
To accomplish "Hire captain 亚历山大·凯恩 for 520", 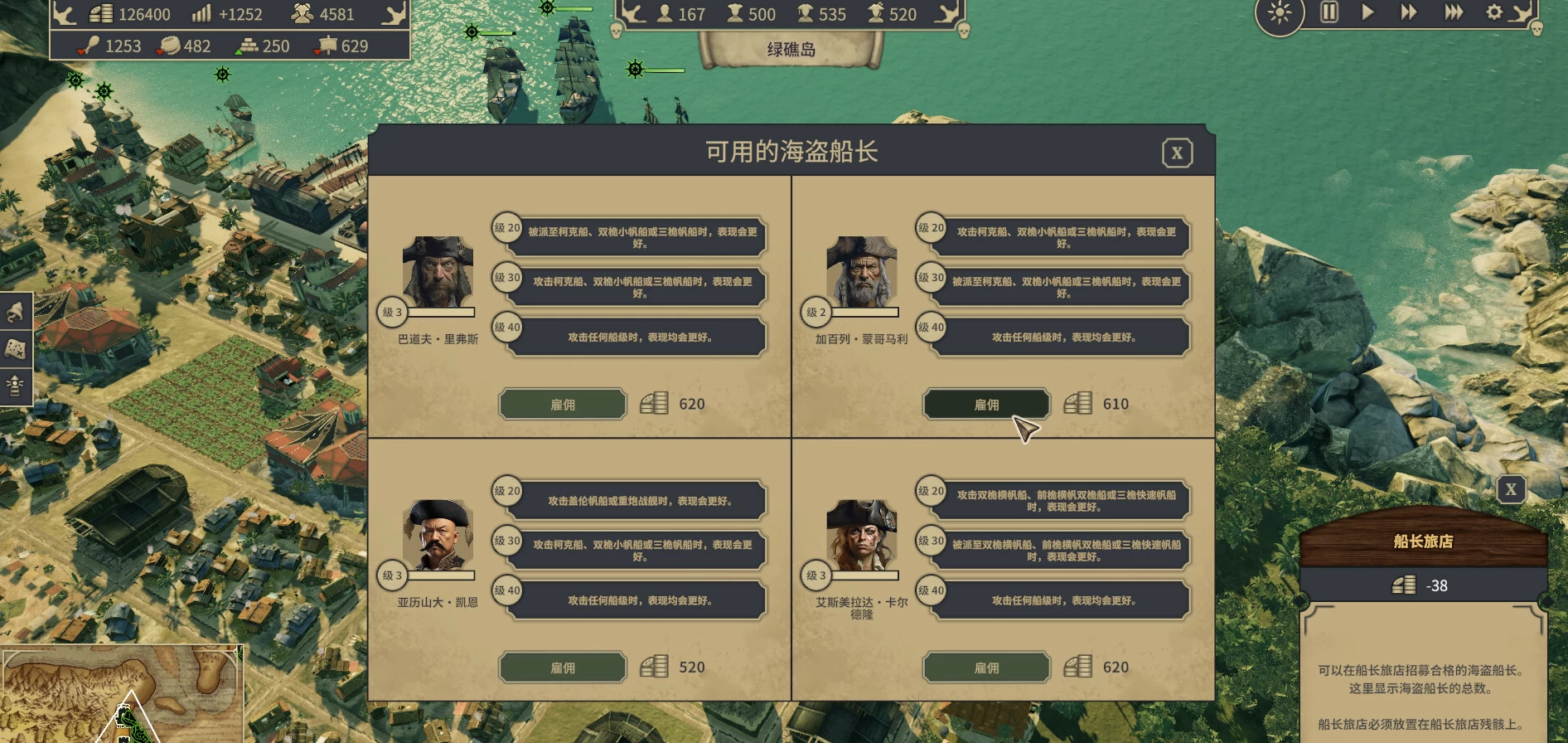I will tap(562, 668).
